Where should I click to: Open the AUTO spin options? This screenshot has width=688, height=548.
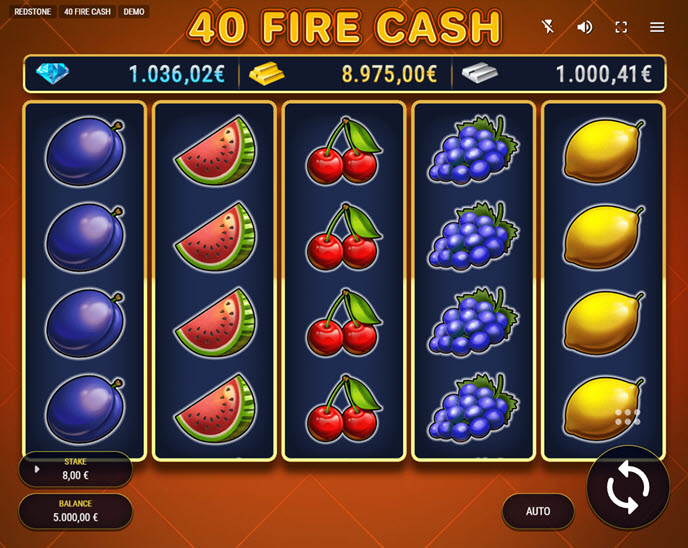[538, 511]
